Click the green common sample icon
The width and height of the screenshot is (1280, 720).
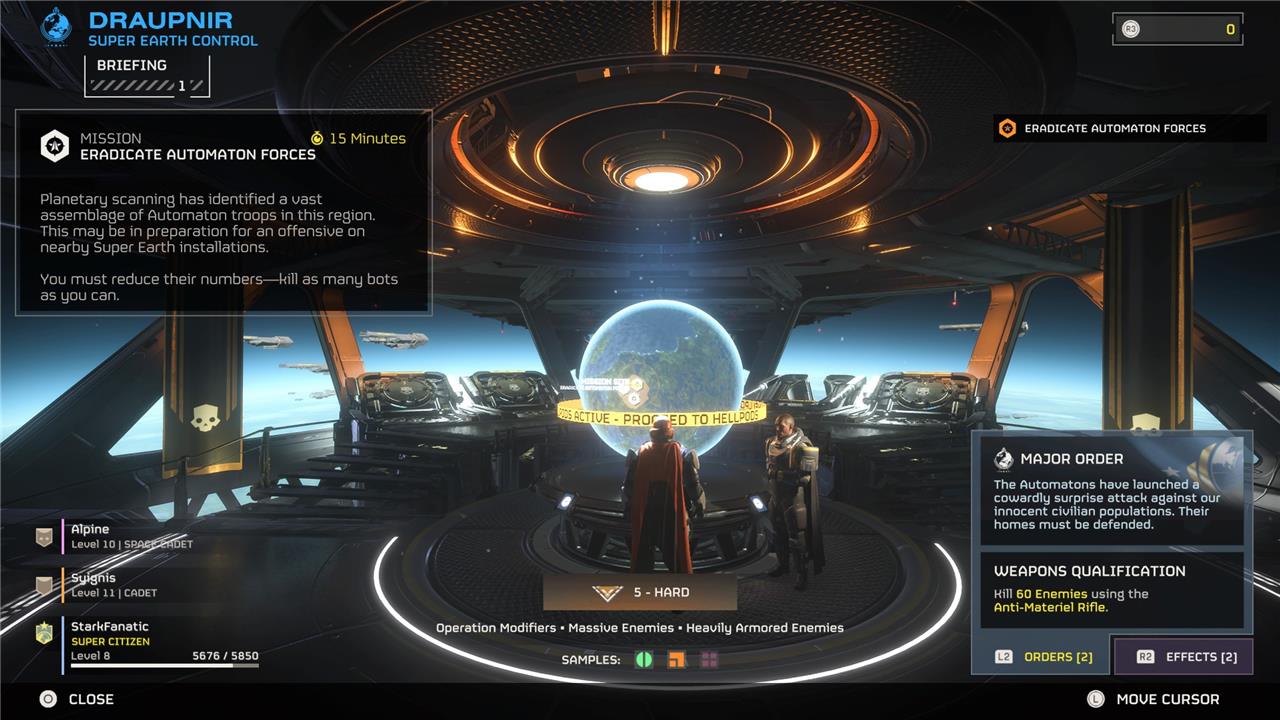click(644, 660)
